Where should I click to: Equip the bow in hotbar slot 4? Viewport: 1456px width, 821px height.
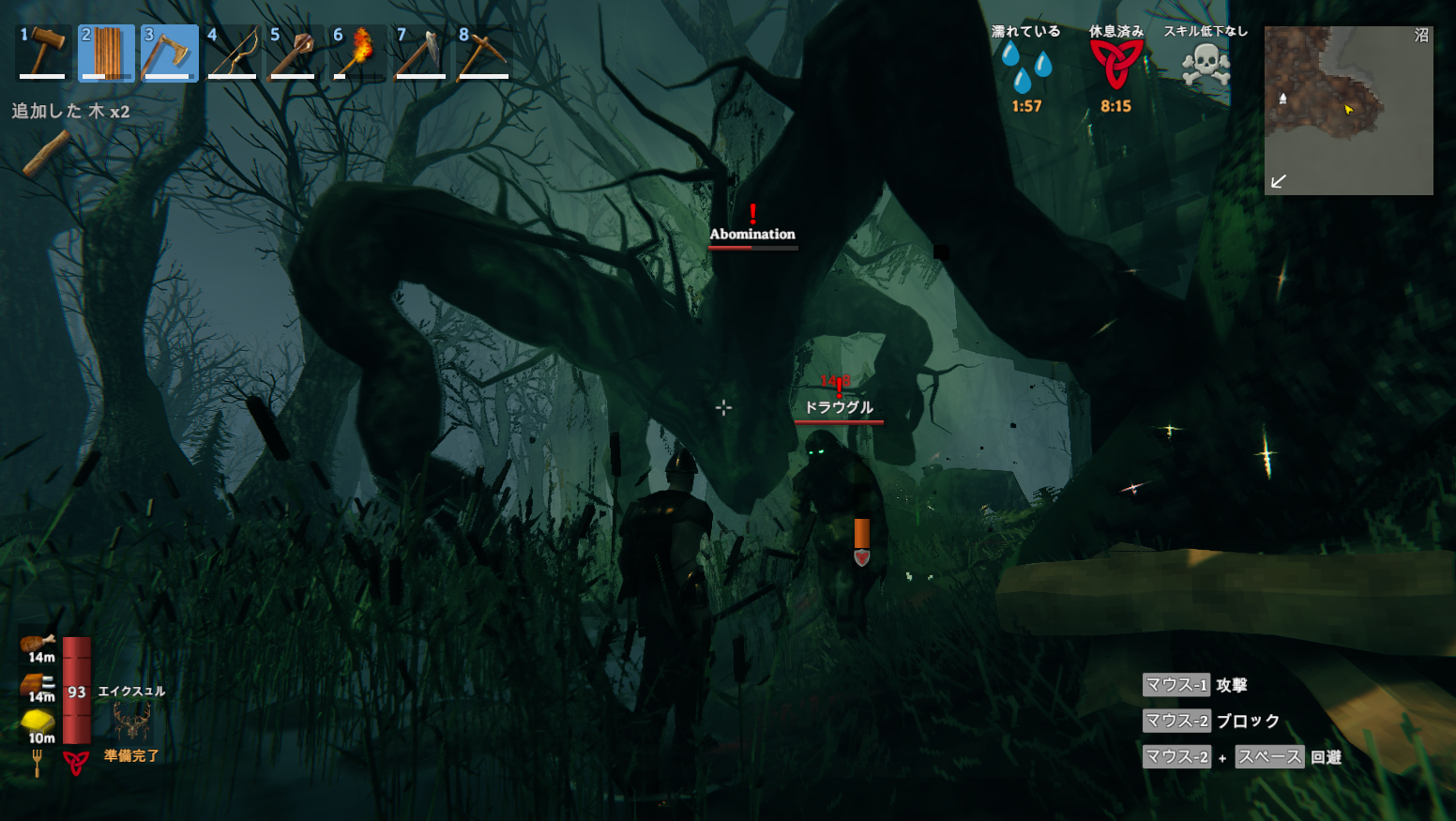coord(232,53)
